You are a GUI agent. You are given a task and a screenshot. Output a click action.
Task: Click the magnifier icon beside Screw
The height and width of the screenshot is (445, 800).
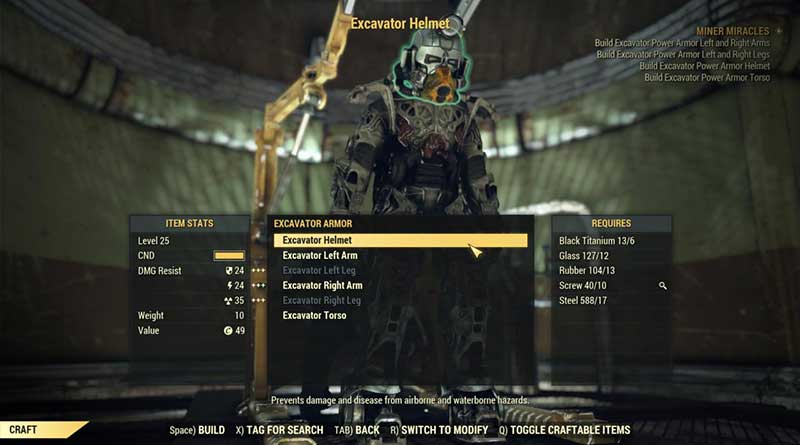661,286
